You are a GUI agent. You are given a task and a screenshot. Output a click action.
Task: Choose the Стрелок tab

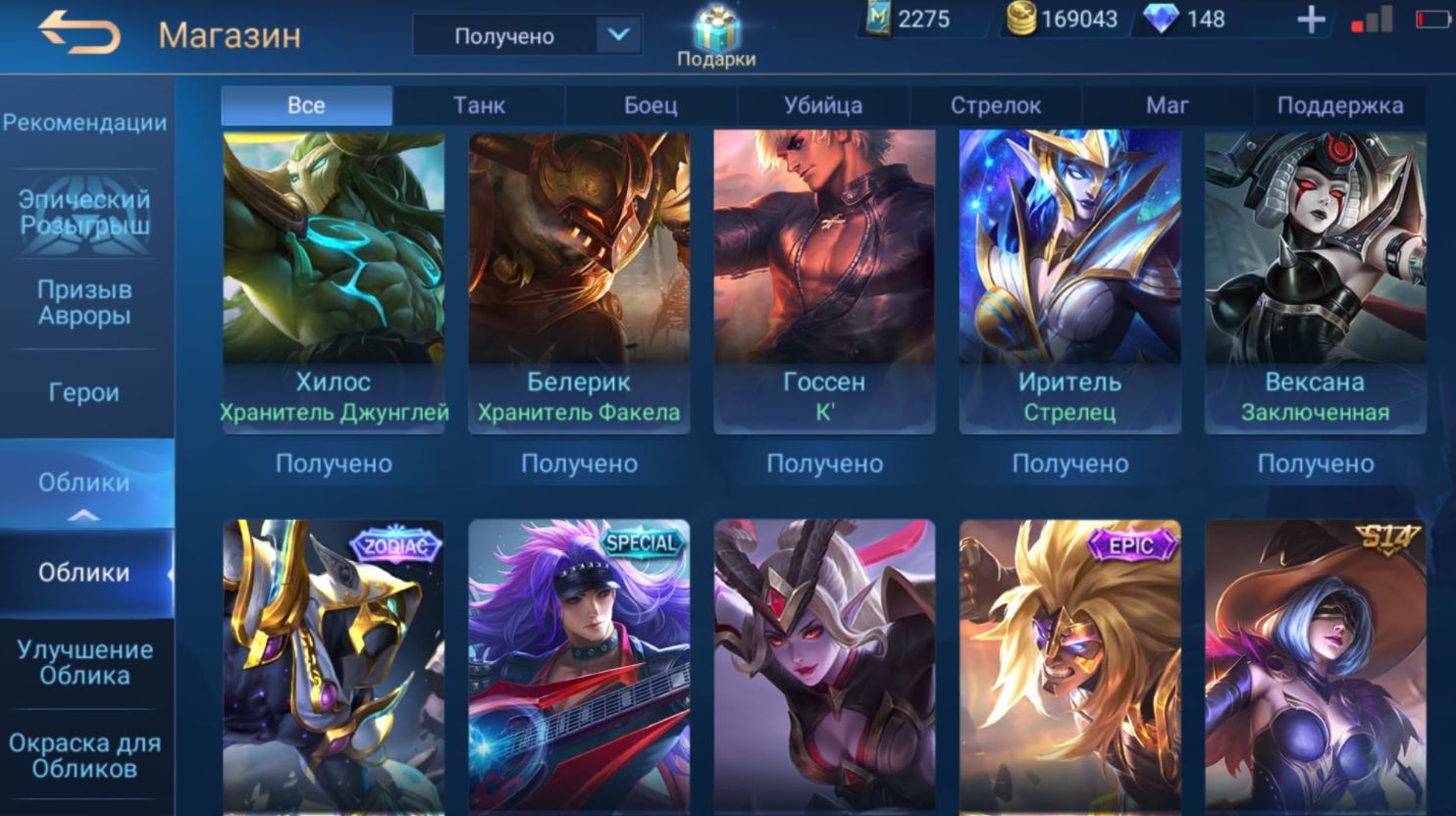[996, 105]
